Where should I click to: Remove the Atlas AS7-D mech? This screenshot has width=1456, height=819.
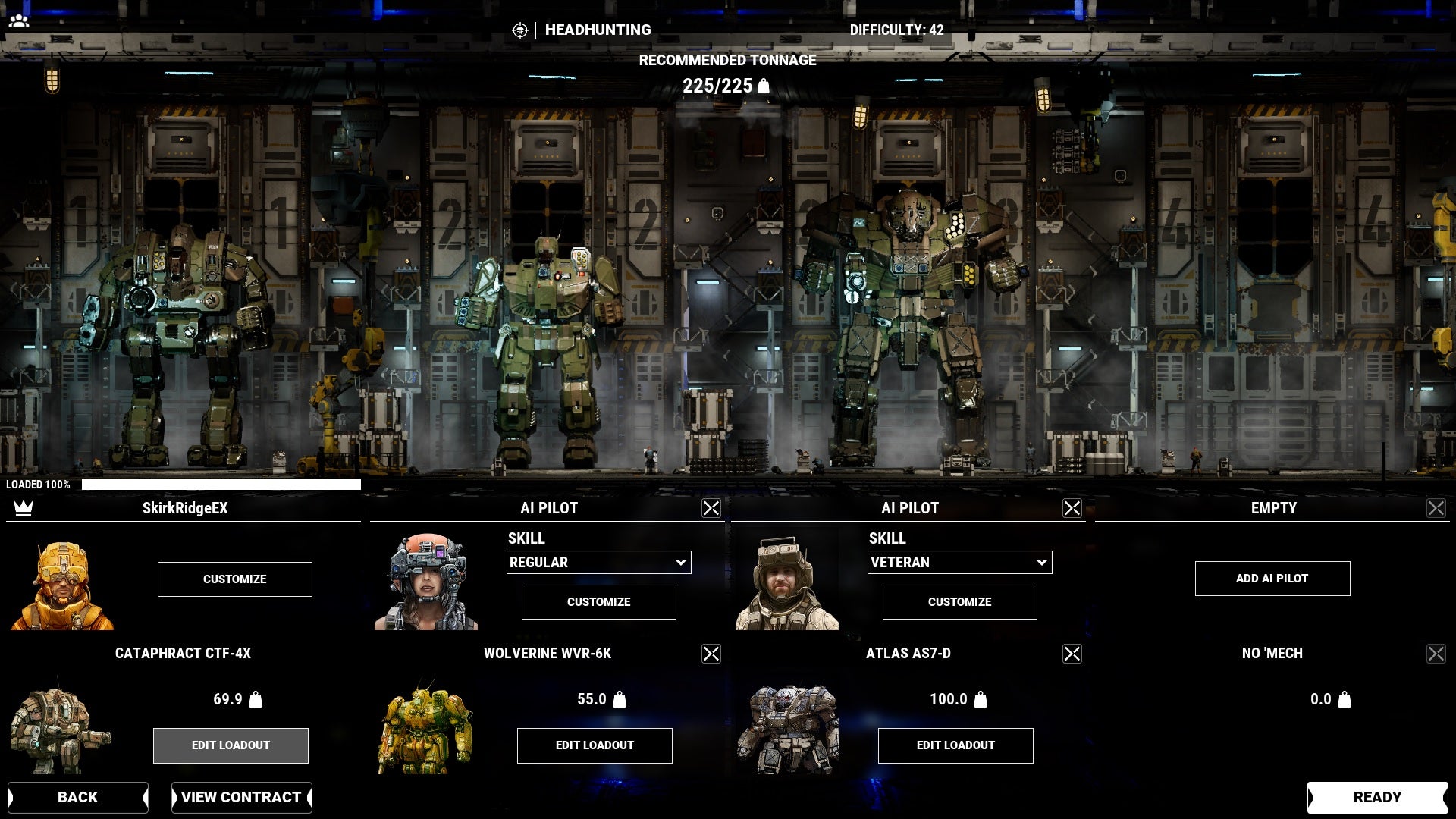1072,654
